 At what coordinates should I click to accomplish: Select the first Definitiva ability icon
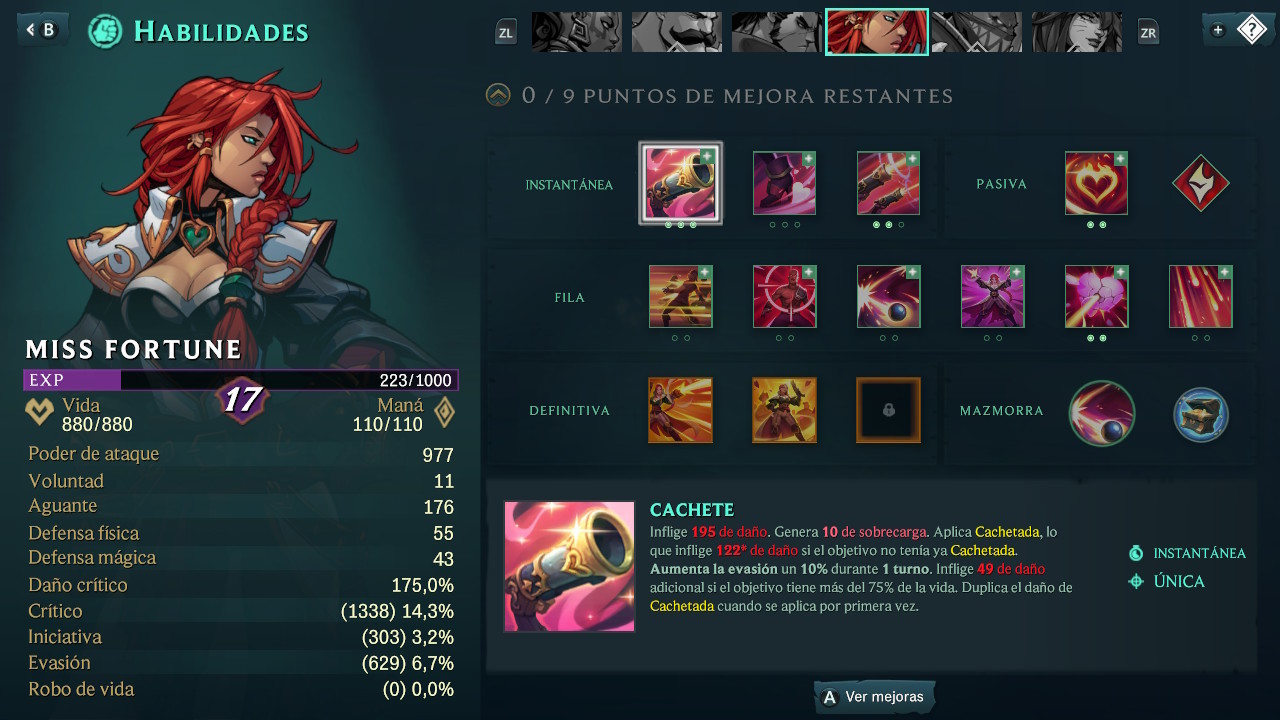(681, 410)
